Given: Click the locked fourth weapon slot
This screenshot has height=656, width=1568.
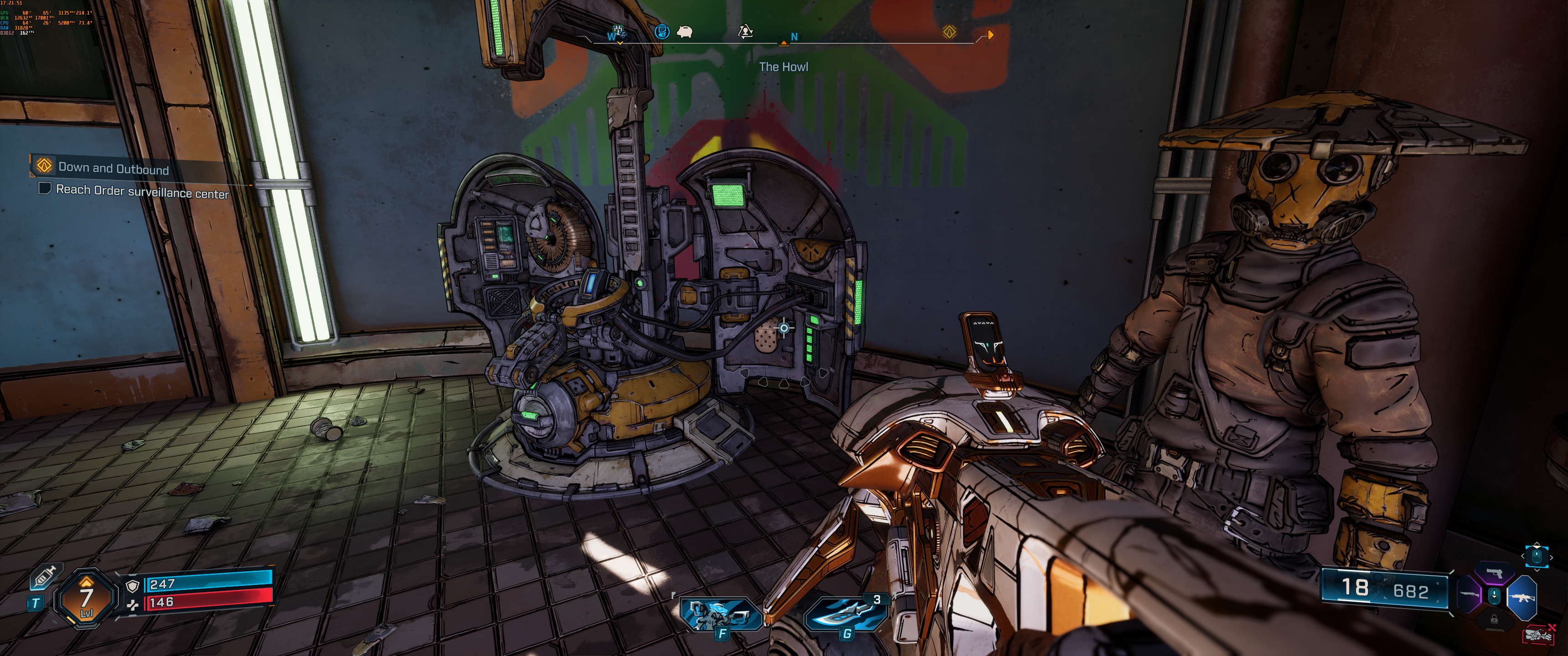Looking at the screenshot, I should (1494, 619).
